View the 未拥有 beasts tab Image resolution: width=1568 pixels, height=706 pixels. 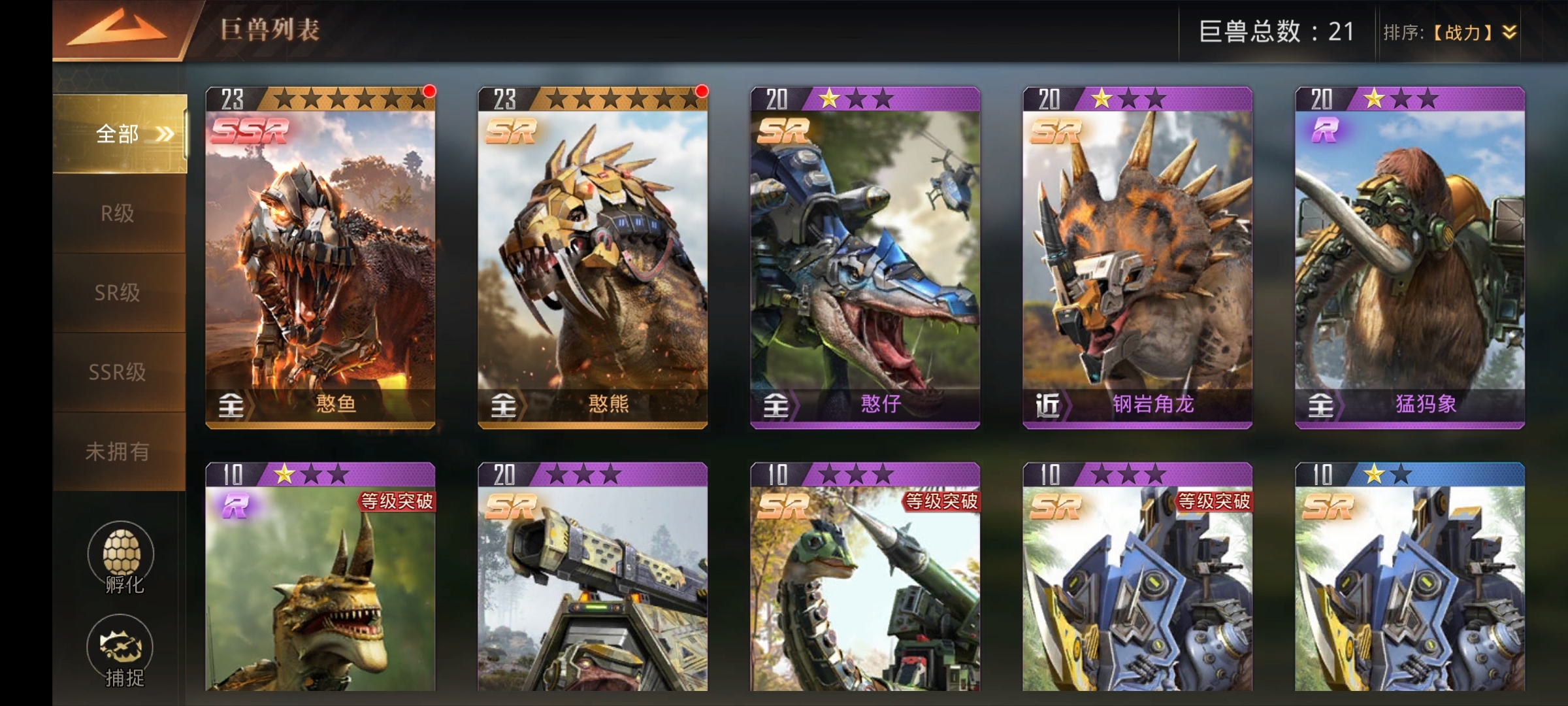[x=118, y=451]
